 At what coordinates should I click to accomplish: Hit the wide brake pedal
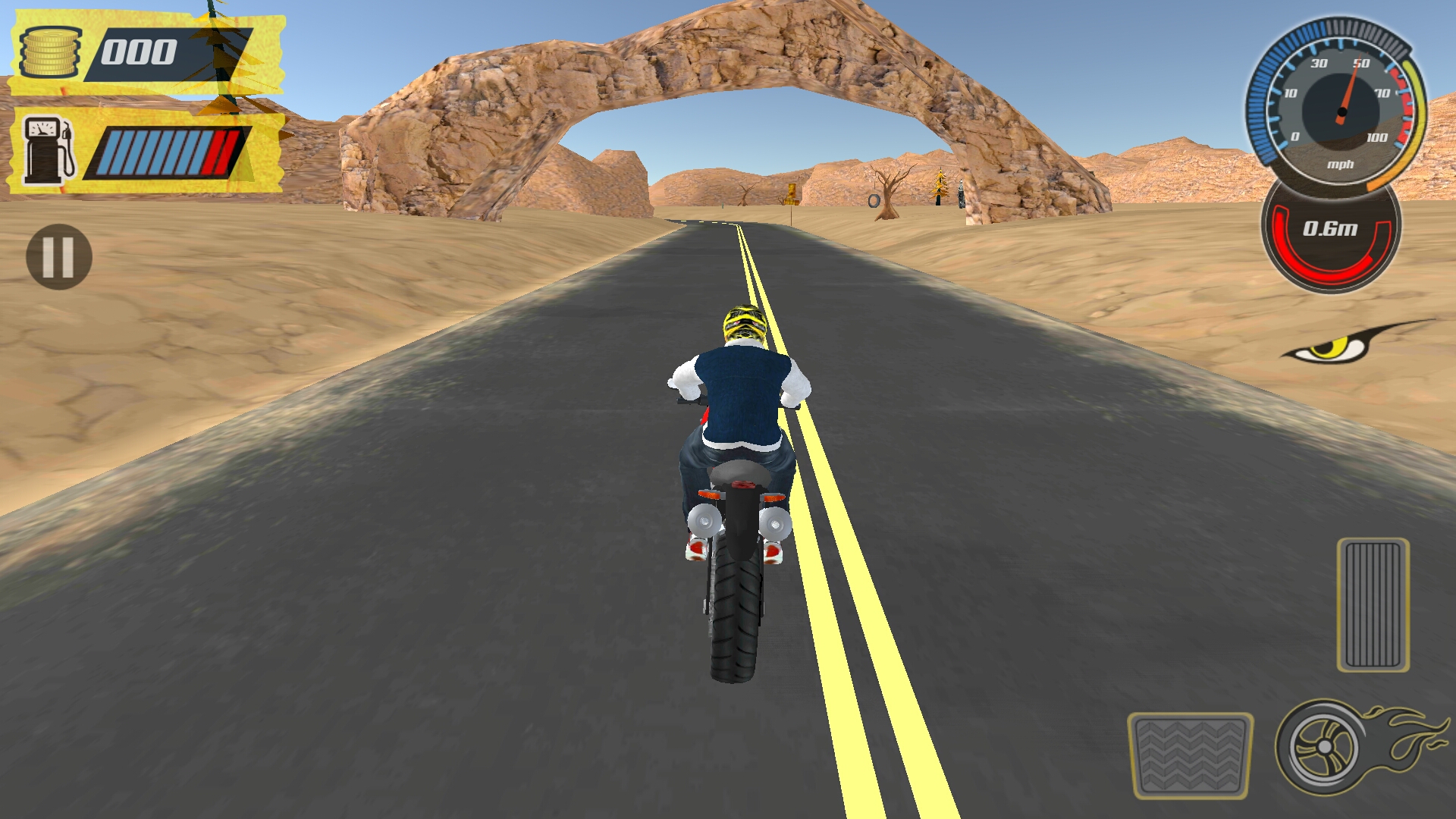pyautogui.click(x=1189, y=755)
